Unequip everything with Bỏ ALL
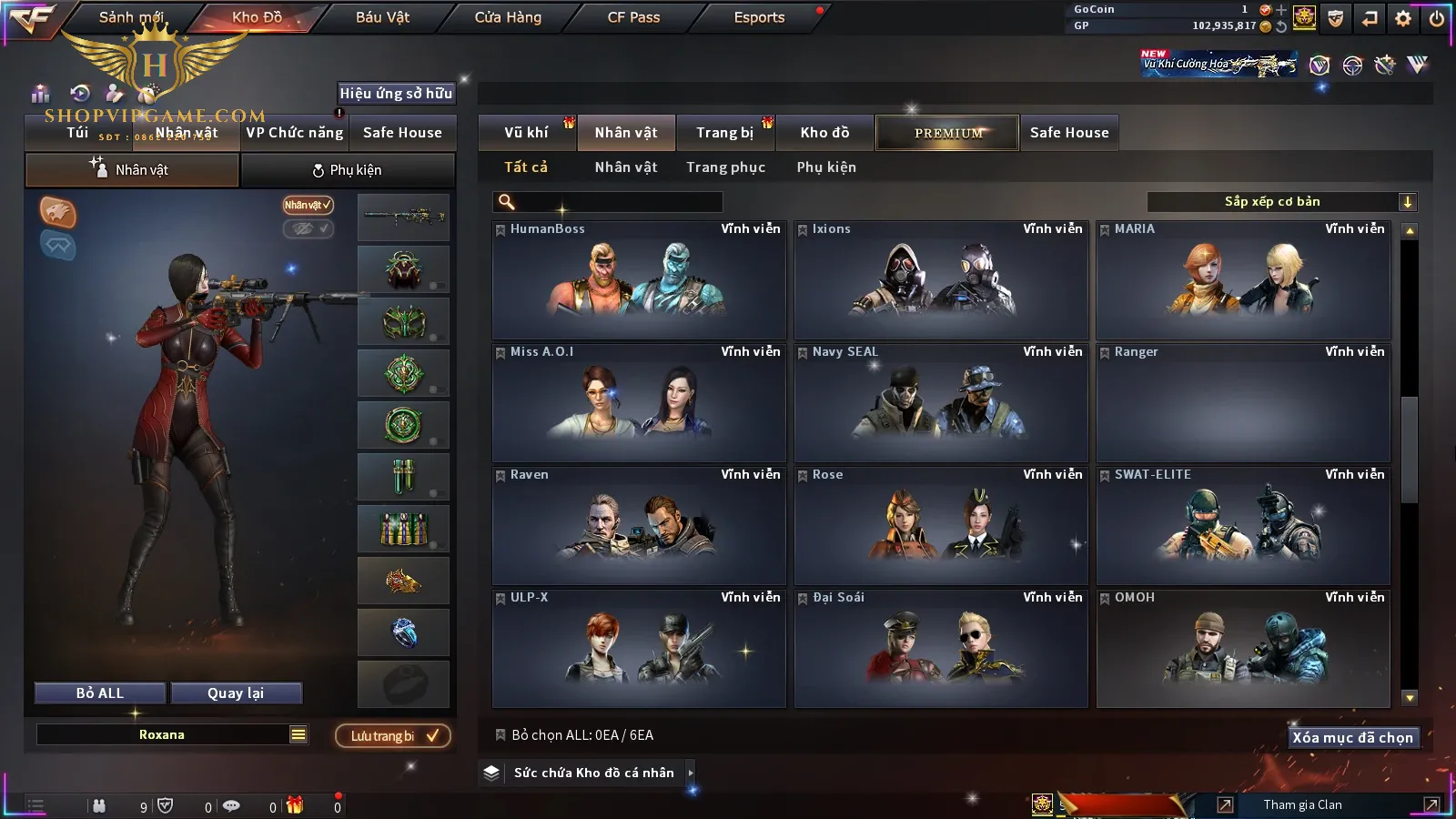Image resolution: width=1456 pixels, height=819 pixels. click(100, 693)
